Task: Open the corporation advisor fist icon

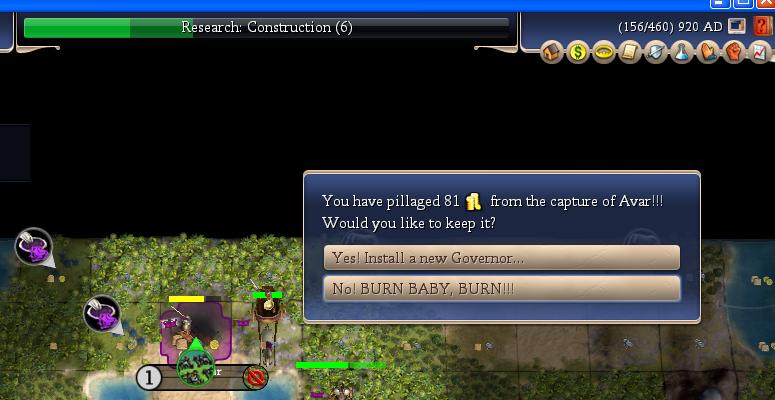Action: tap(734, 52)
